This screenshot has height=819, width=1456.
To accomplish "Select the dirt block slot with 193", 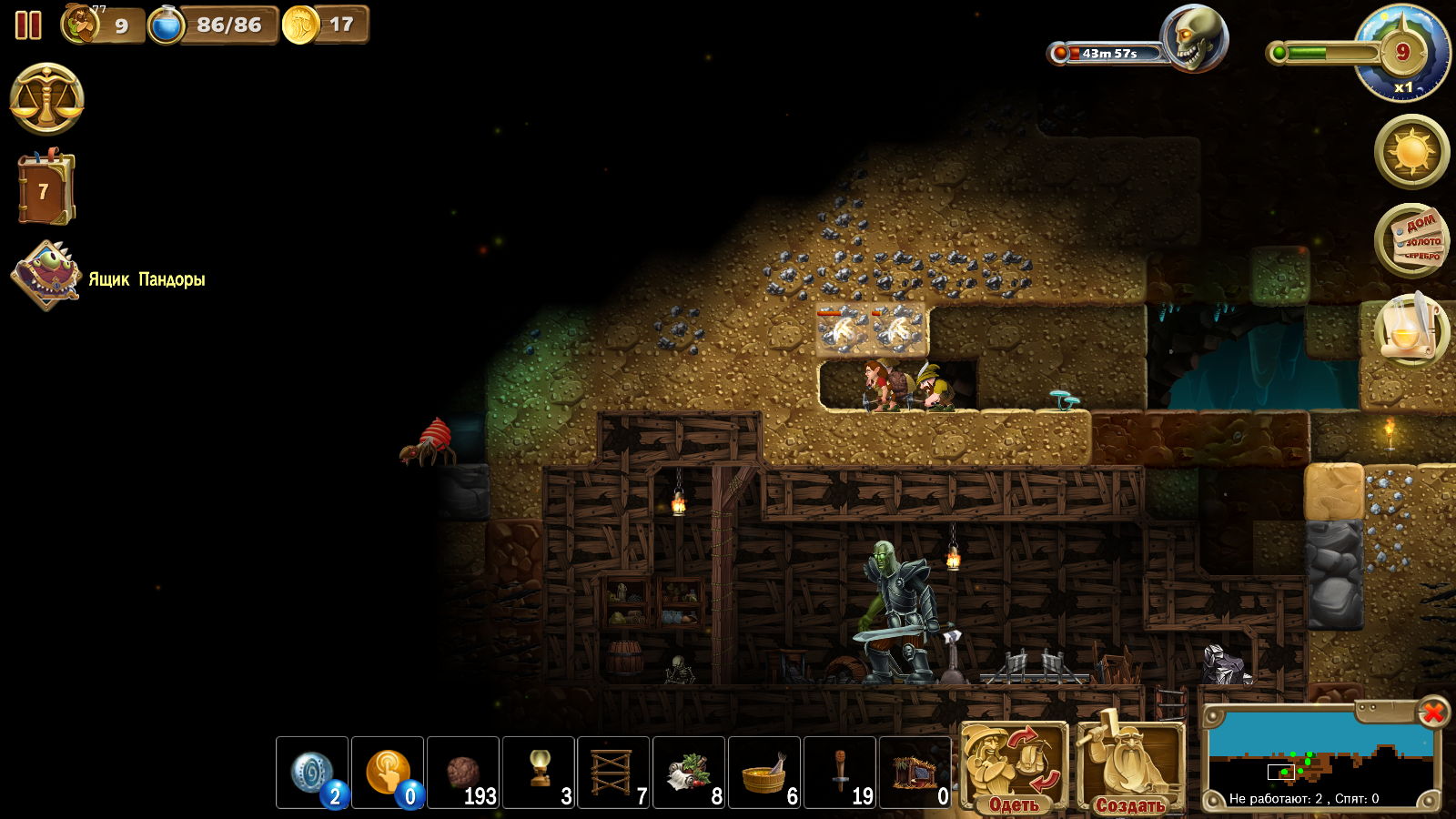I will point(463,773).
